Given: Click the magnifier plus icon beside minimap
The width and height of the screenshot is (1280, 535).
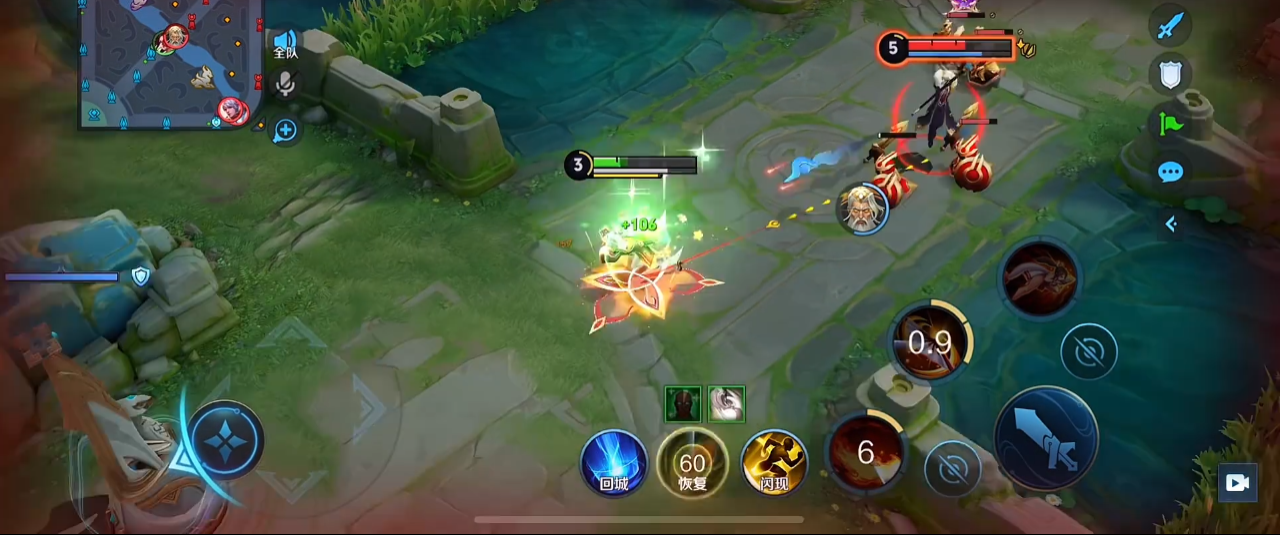Looking at the screenshot, I should pos(285,130).
